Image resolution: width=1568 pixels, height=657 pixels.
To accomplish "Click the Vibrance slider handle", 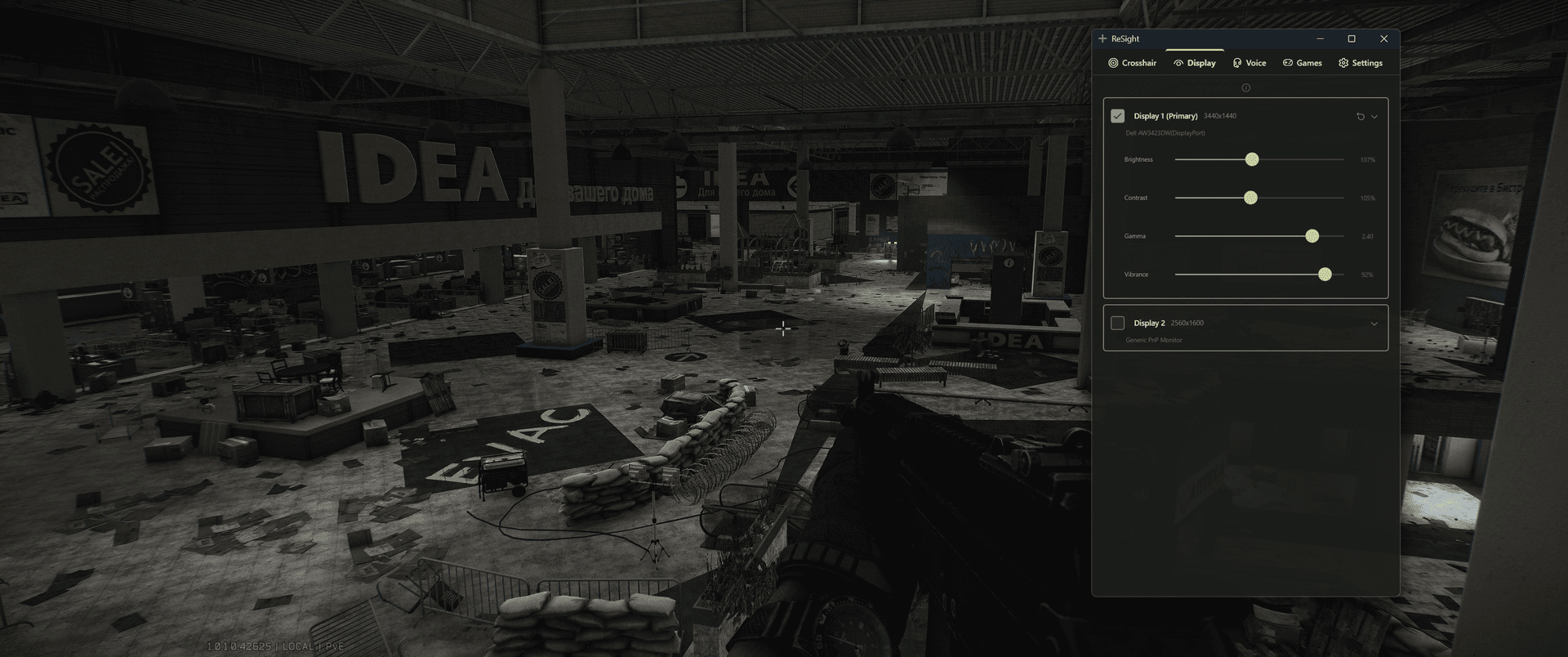I will [1324, 274].
